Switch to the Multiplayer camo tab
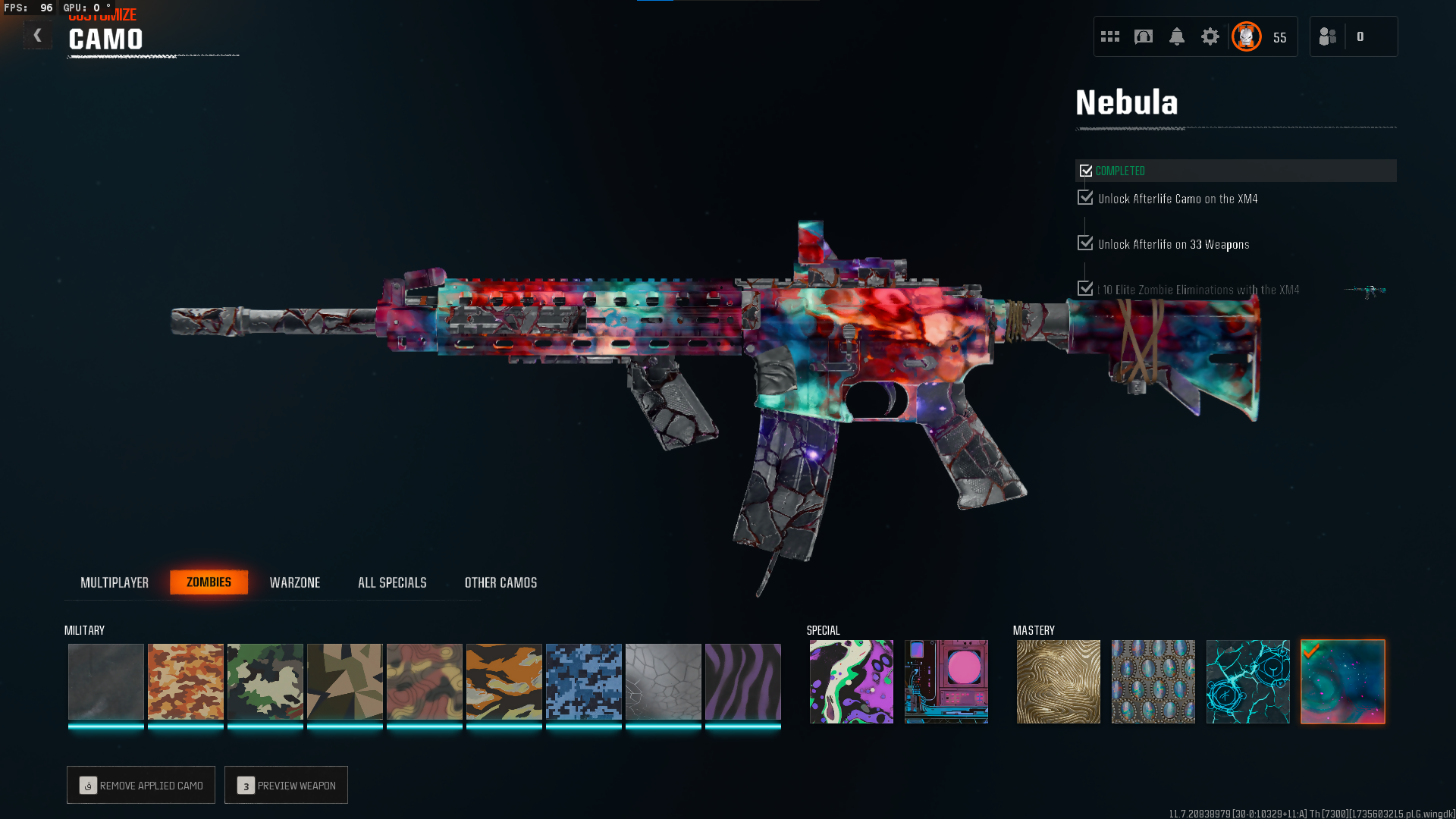The width and height of the screenshot is (1456, 819). point(115,582)
